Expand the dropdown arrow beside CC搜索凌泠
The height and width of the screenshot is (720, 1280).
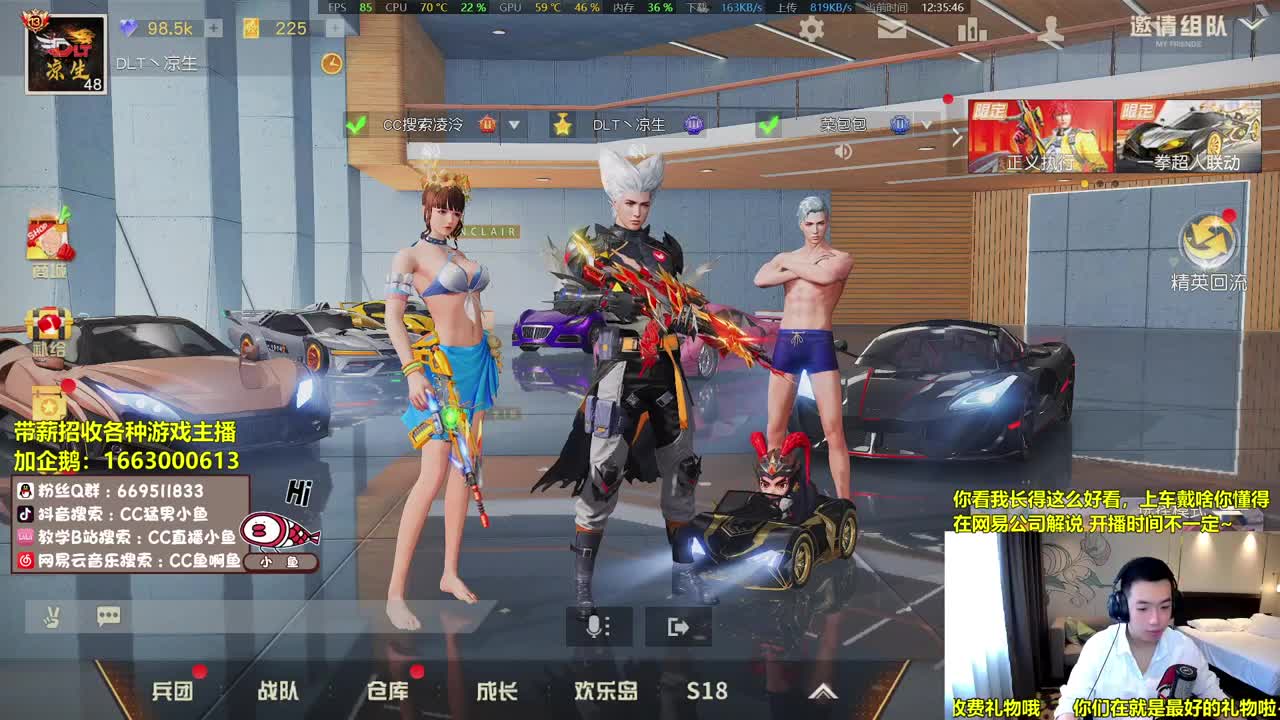click(515, 124)
